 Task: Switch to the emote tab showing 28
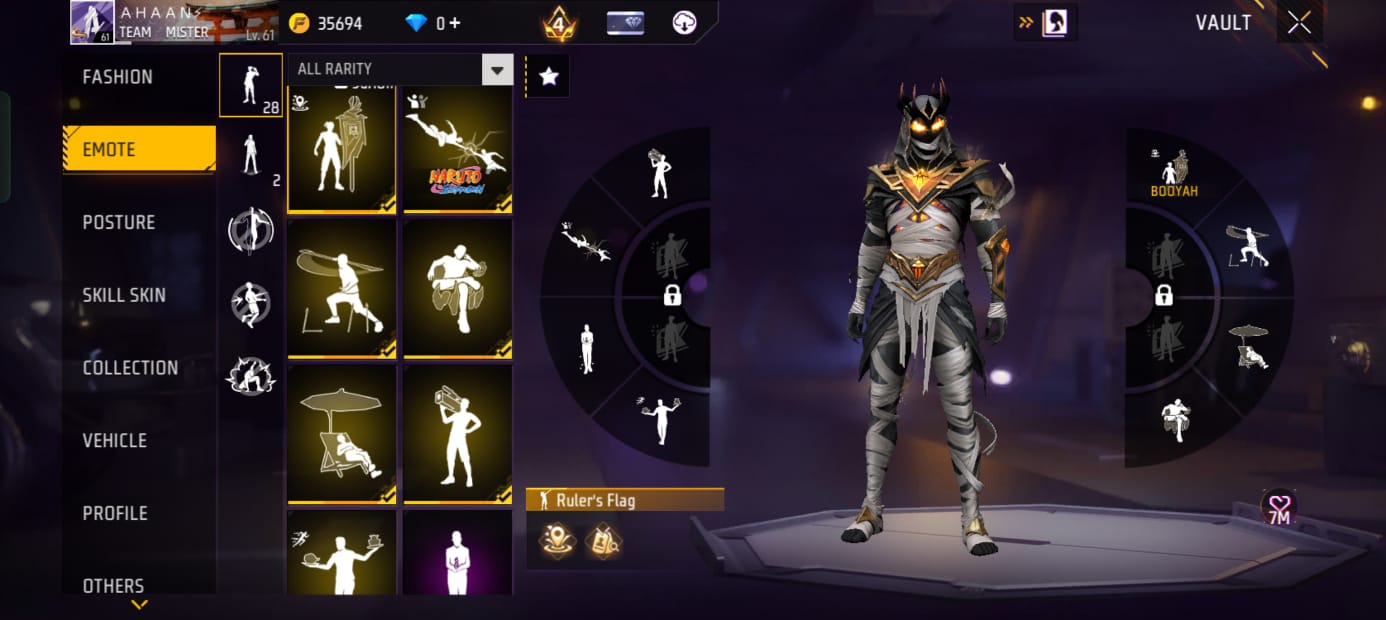coord(251,86)
